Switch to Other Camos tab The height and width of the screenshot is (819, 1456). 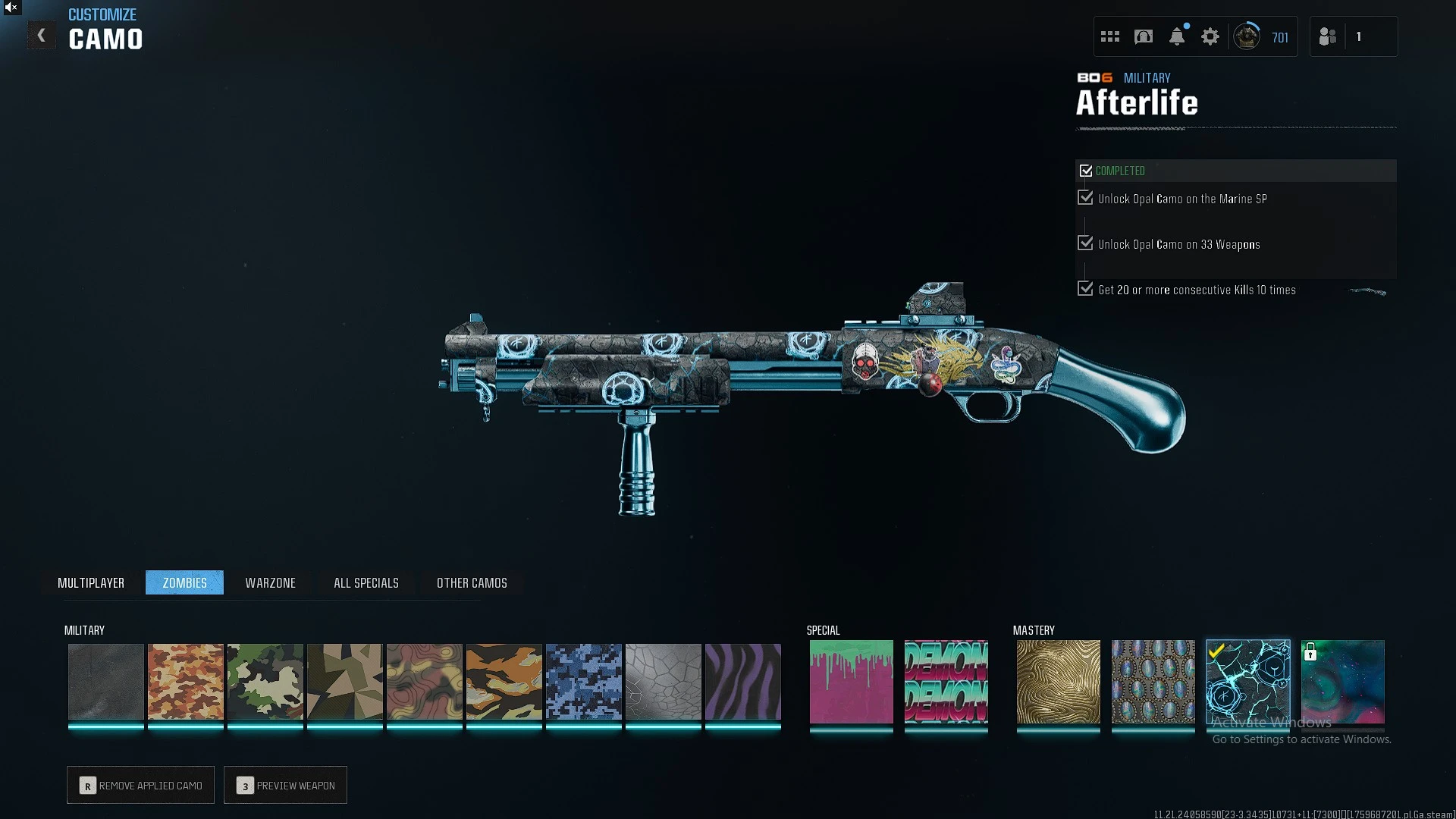point(472,582)
